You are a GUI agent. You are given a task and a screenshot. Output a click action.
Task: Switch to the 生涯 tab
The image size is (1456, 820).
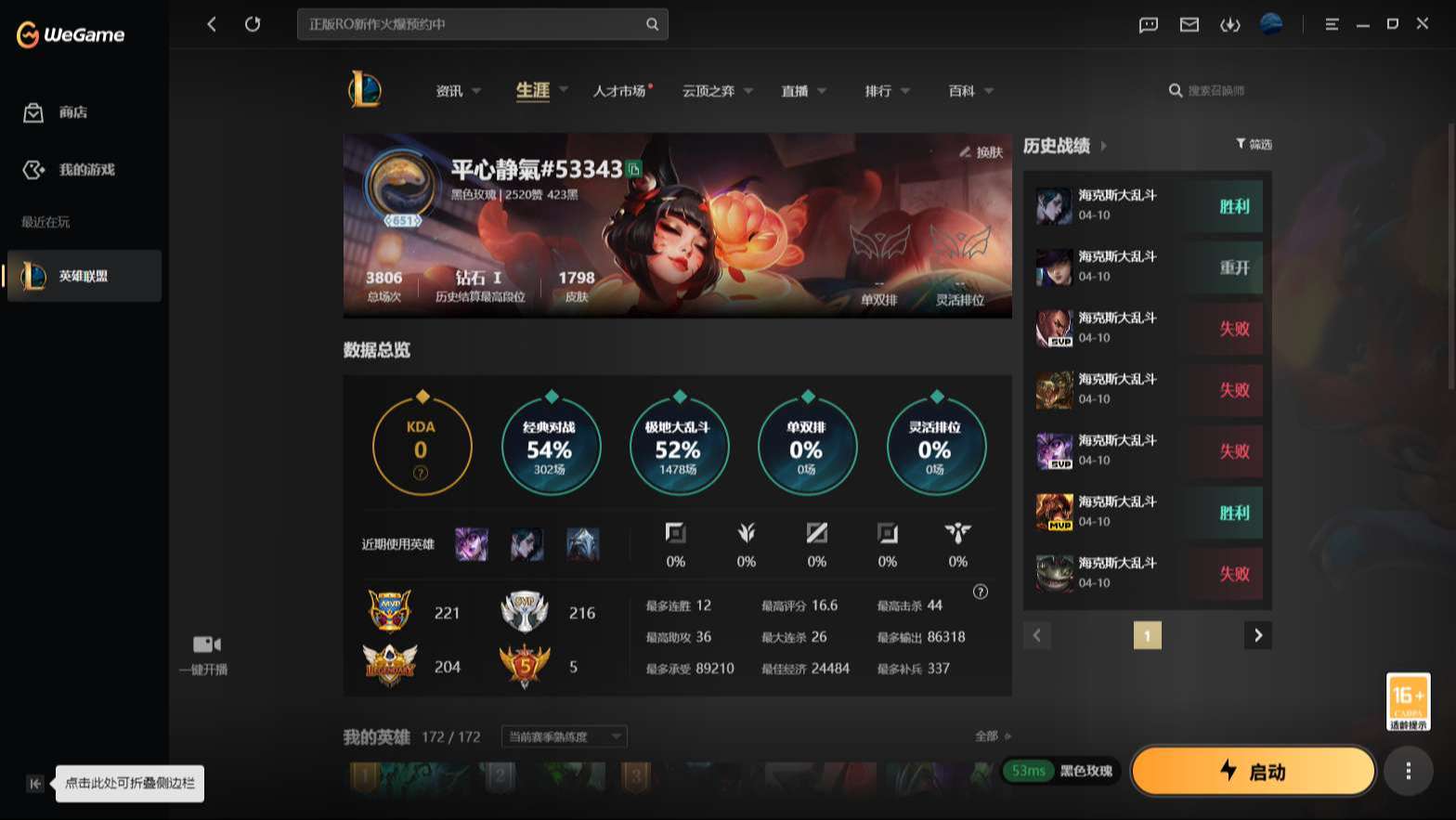[x=531, y=90]
